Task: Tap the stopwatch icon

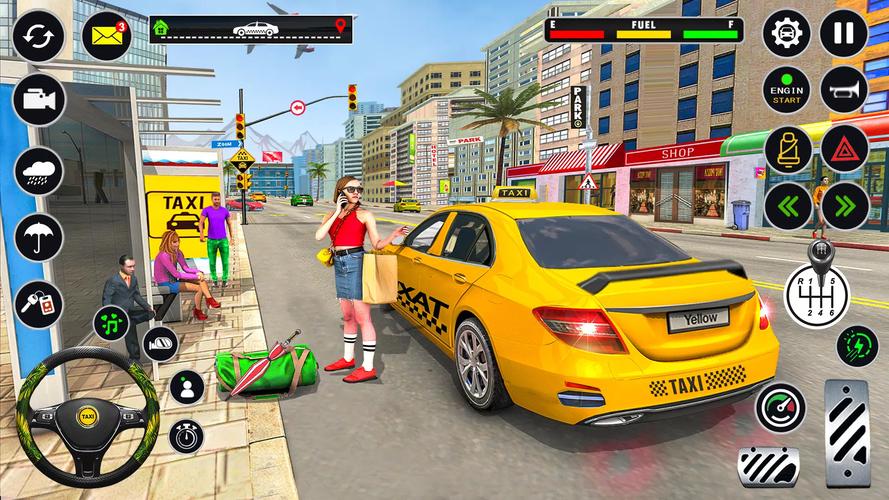Action: coord(186,436)
